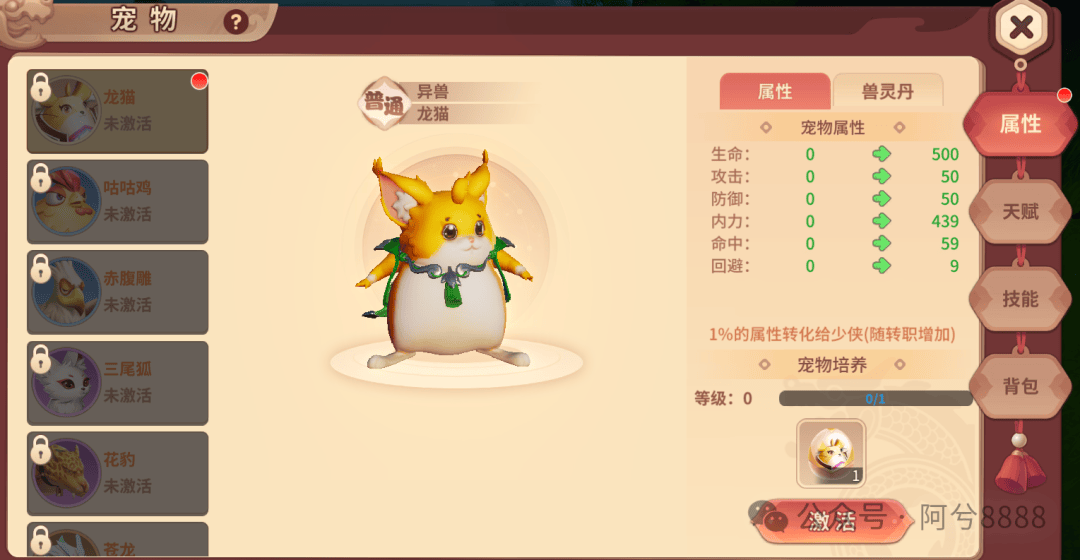Switch to 天赋 side tab
Screen dimensions: 1080x560
click(1020, 212)
